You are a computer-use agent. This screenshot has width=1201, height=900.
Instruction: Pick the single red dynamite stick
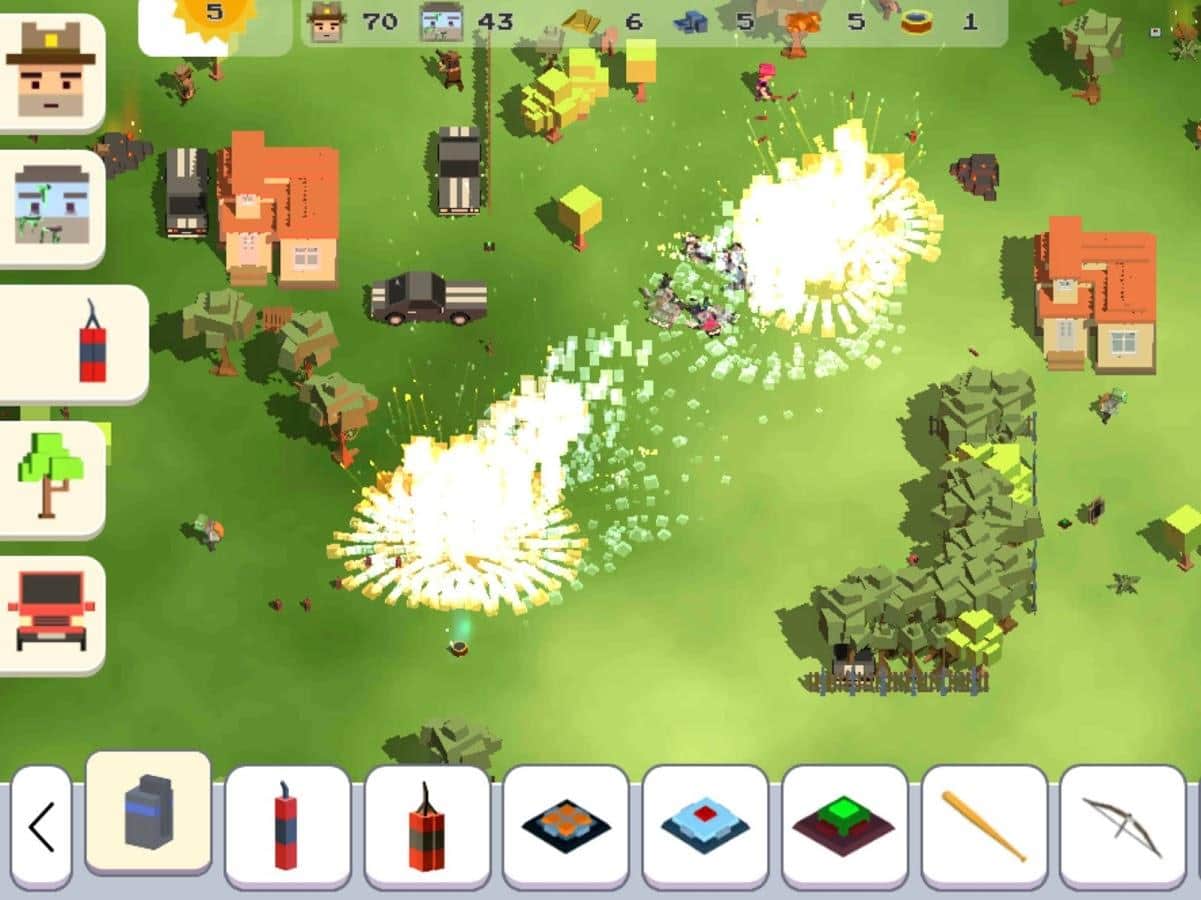[x=287, y=826]
